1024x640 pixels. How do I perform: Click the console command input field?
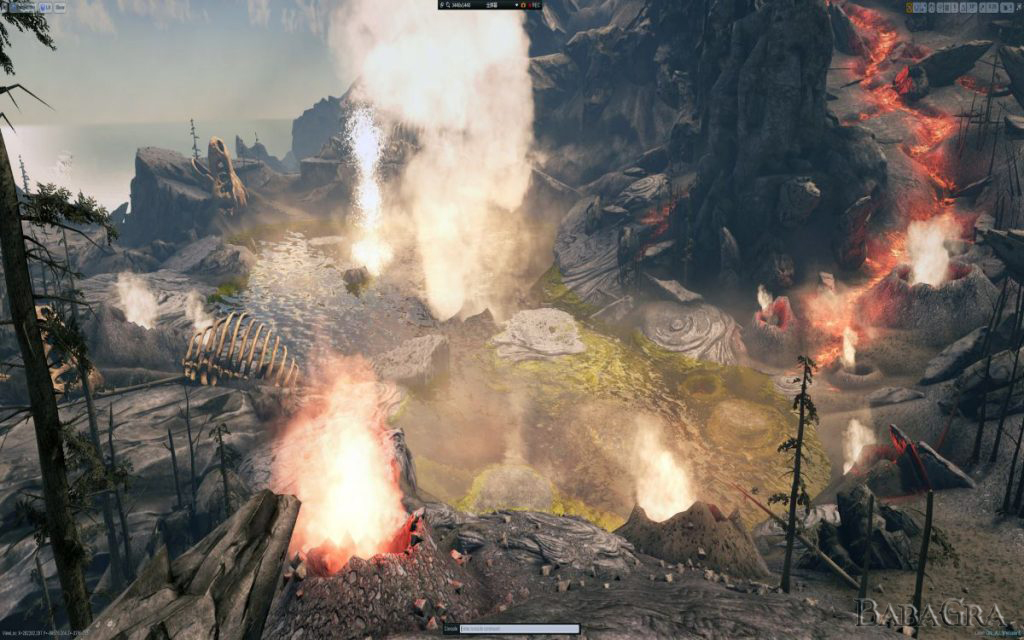coord(505,629)
